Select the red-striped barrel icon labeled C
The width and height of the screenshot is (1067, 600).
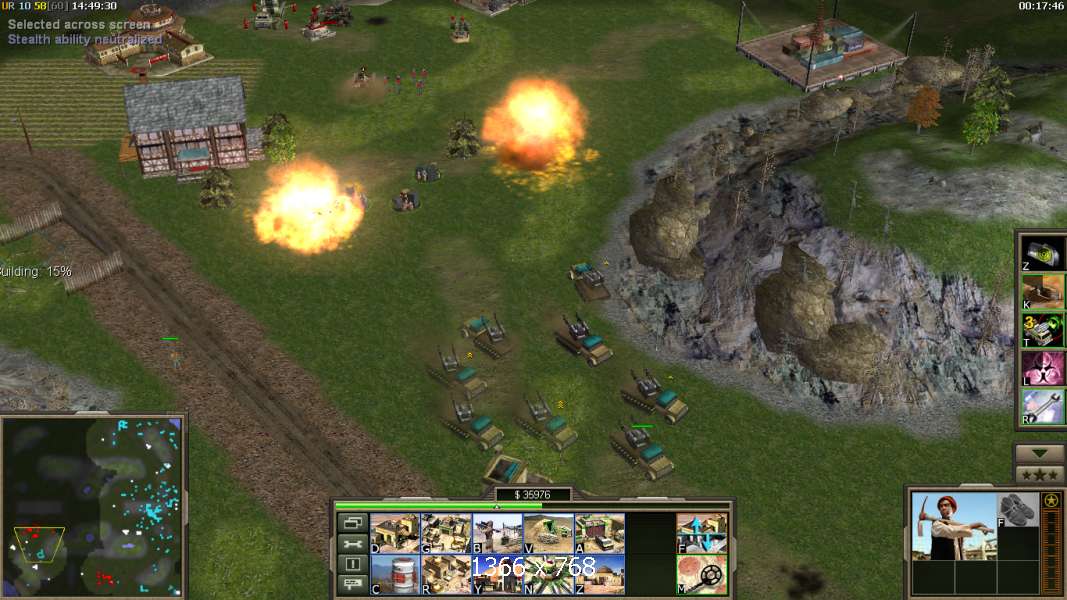coord(394,574)
